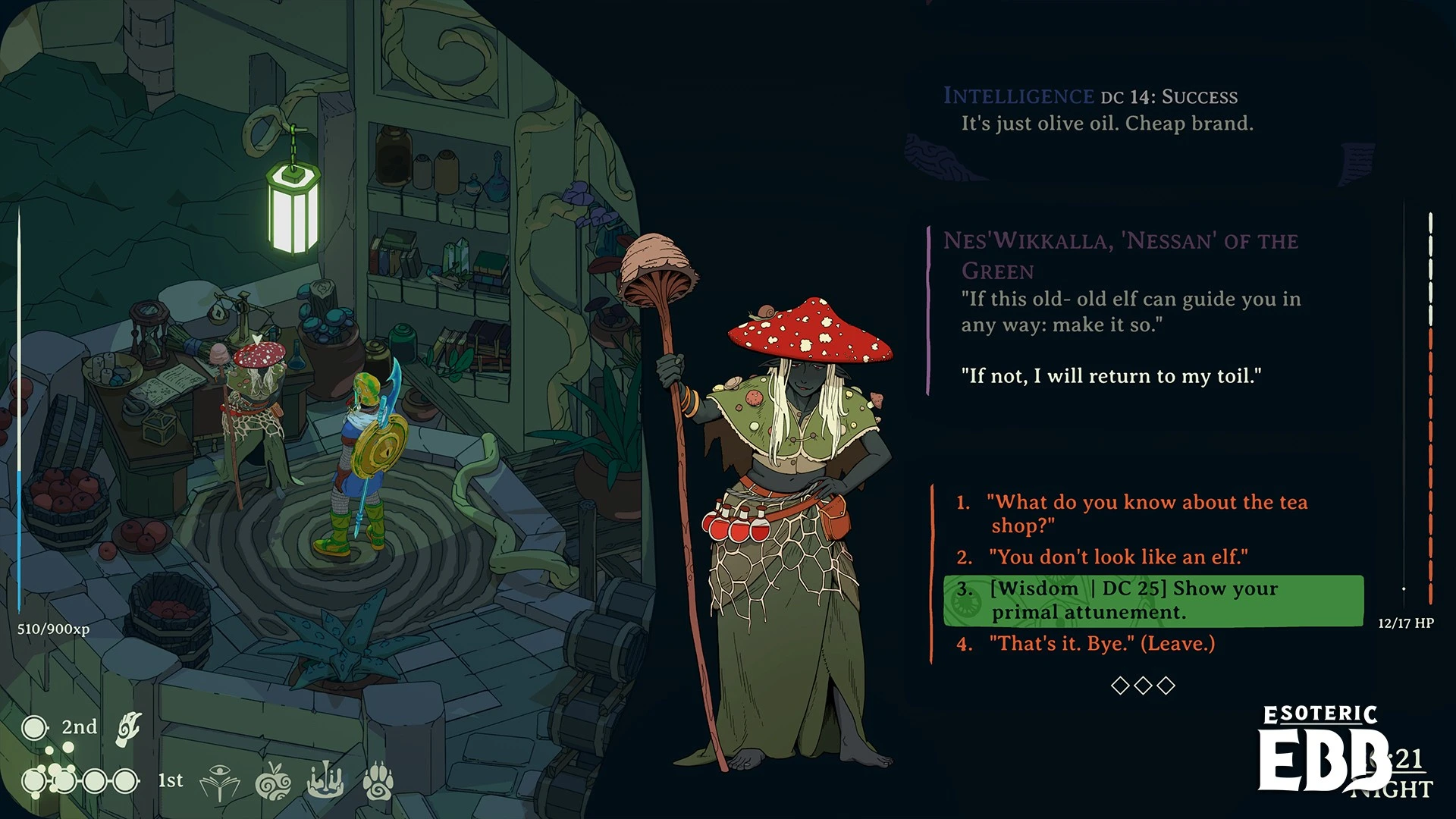The width and height of the screenshot is (1456, 819).
Task: Choose "You don't look like an elf."
Action: tap(1118, 557)
